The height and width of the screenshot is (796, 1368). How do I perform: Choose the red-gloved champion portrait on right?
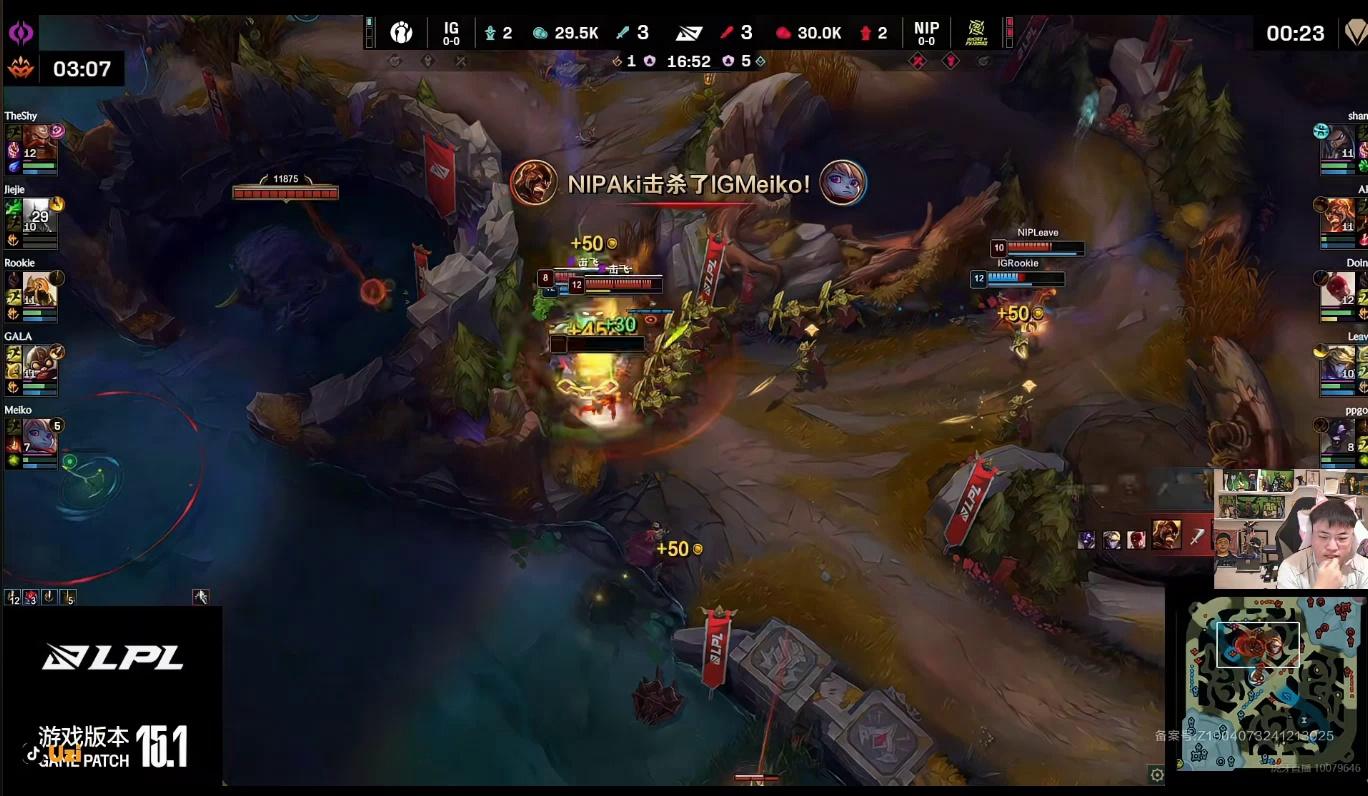point(1339,289)
